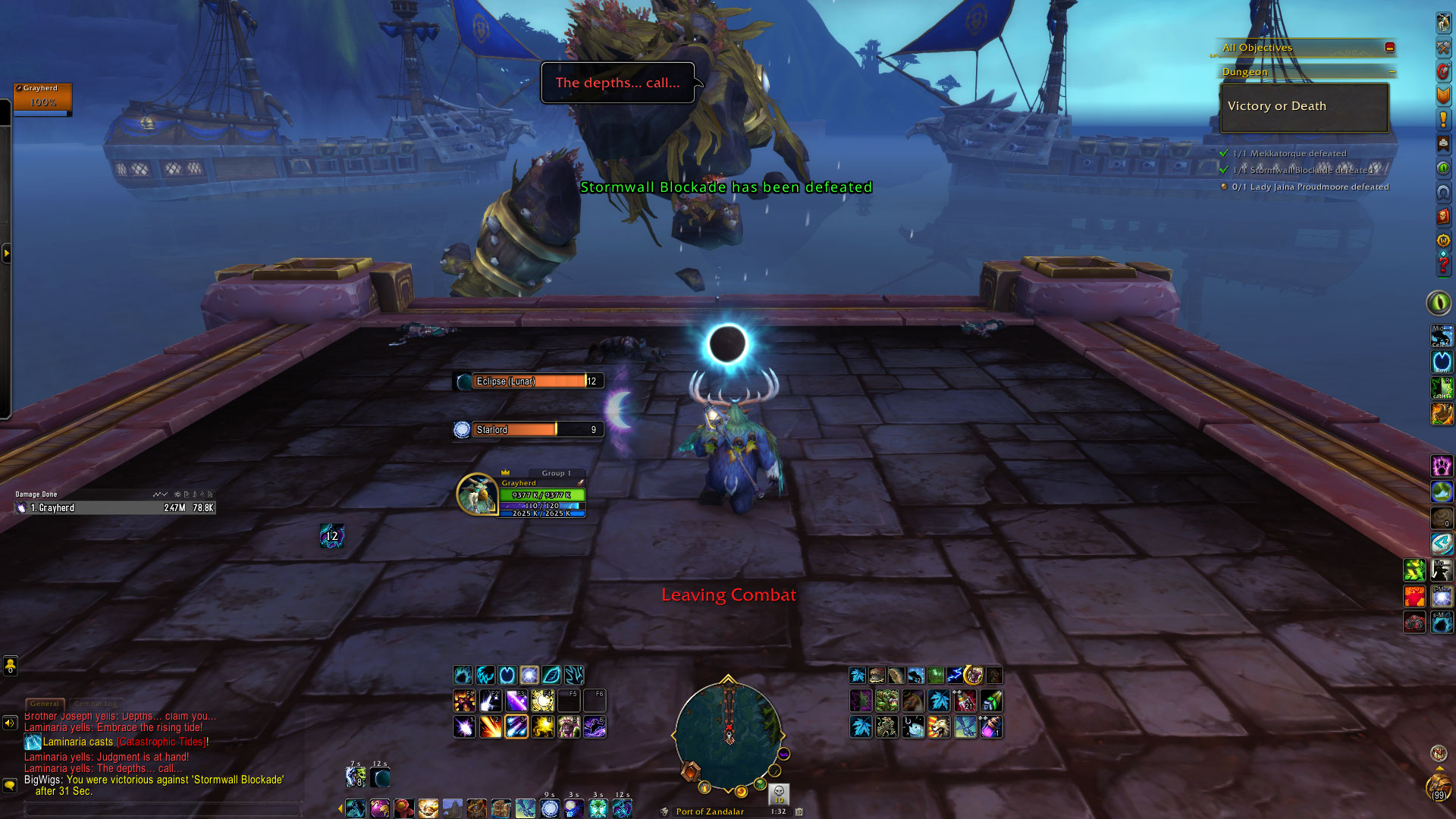This screenshot has width=1456, height=819.
Task: Open the quest log exclamation mark button
Action: 1443,120
